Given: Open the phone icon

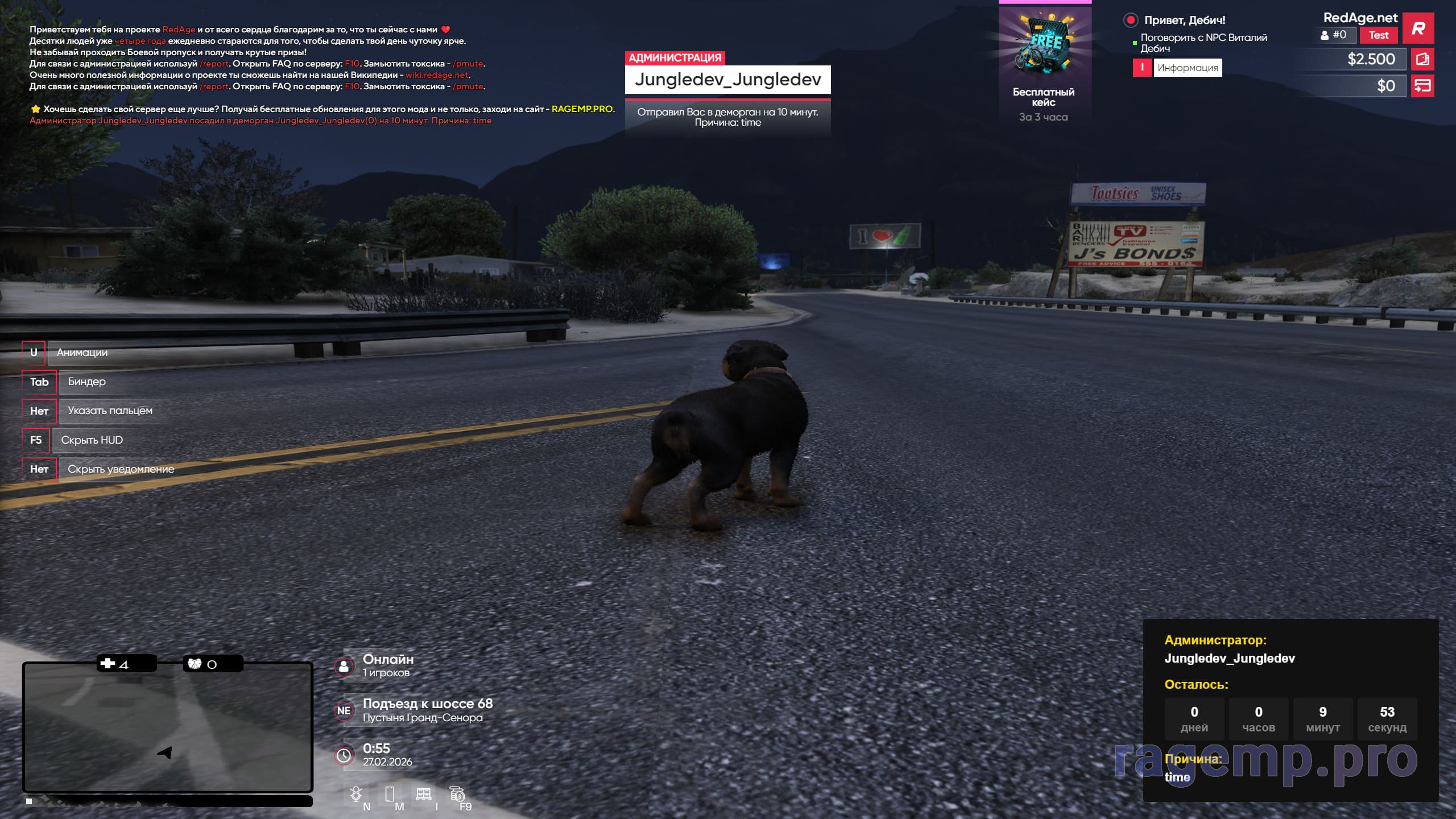Looking at the screenshot, I should pos(390,793).
